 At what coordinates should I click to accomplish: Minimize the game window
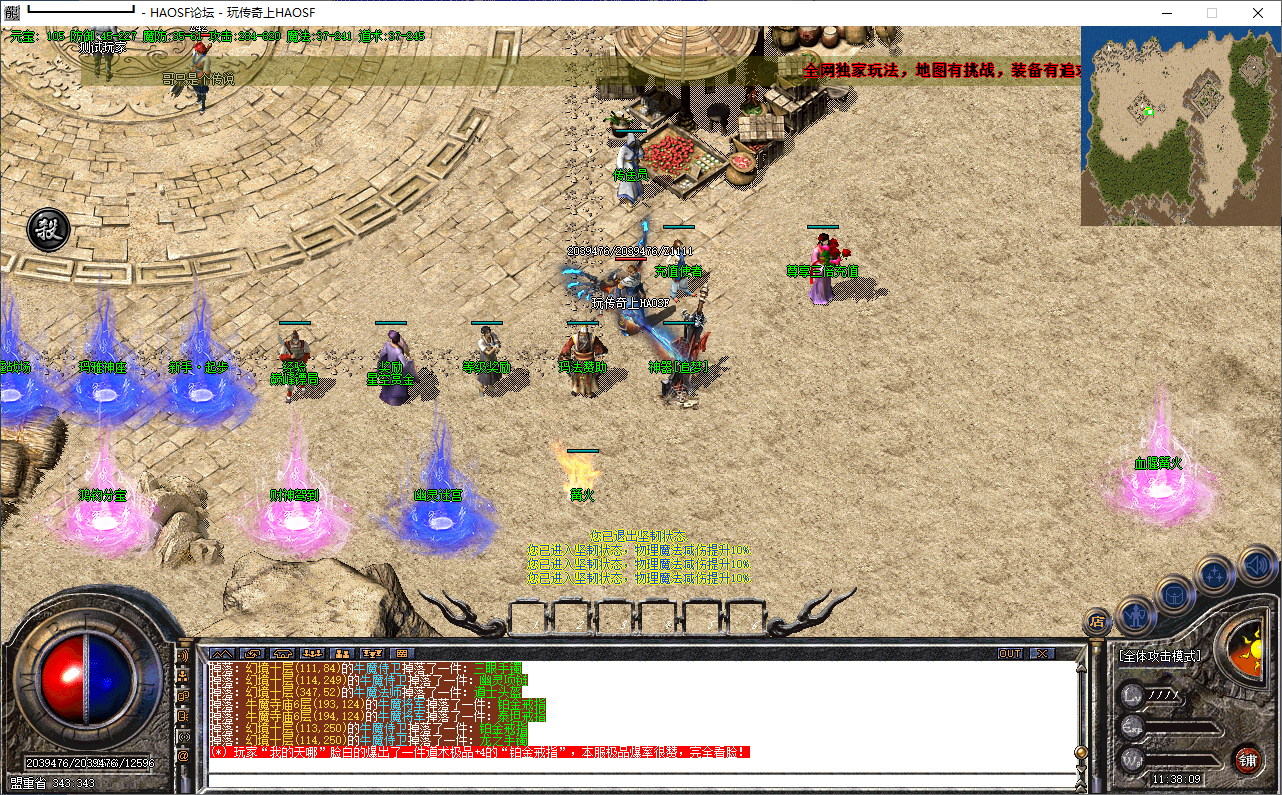(1166, 13)
